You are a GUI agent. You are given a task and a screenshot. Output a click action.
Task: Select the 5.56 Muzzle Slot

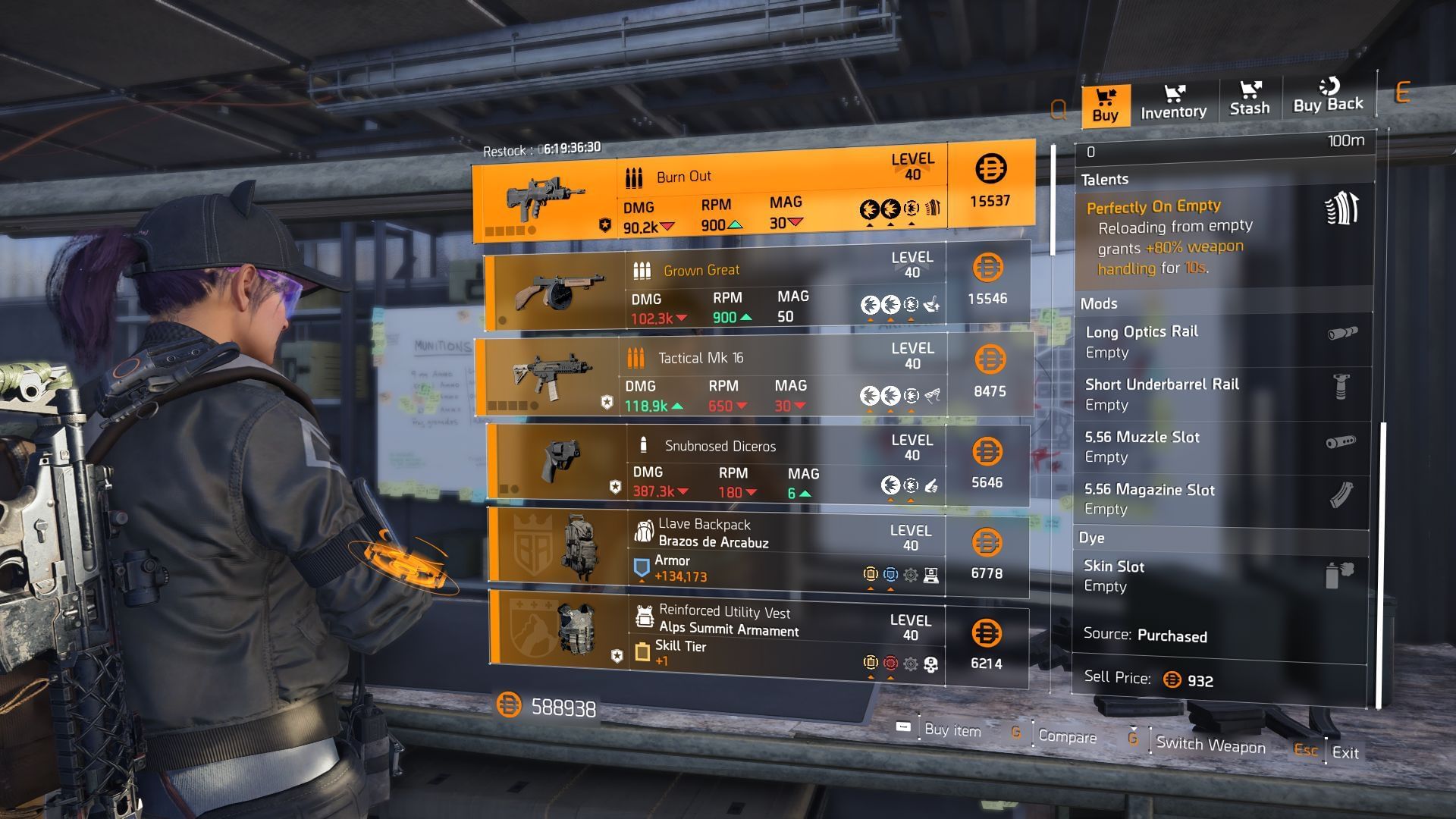click(x=1222, y=447)
